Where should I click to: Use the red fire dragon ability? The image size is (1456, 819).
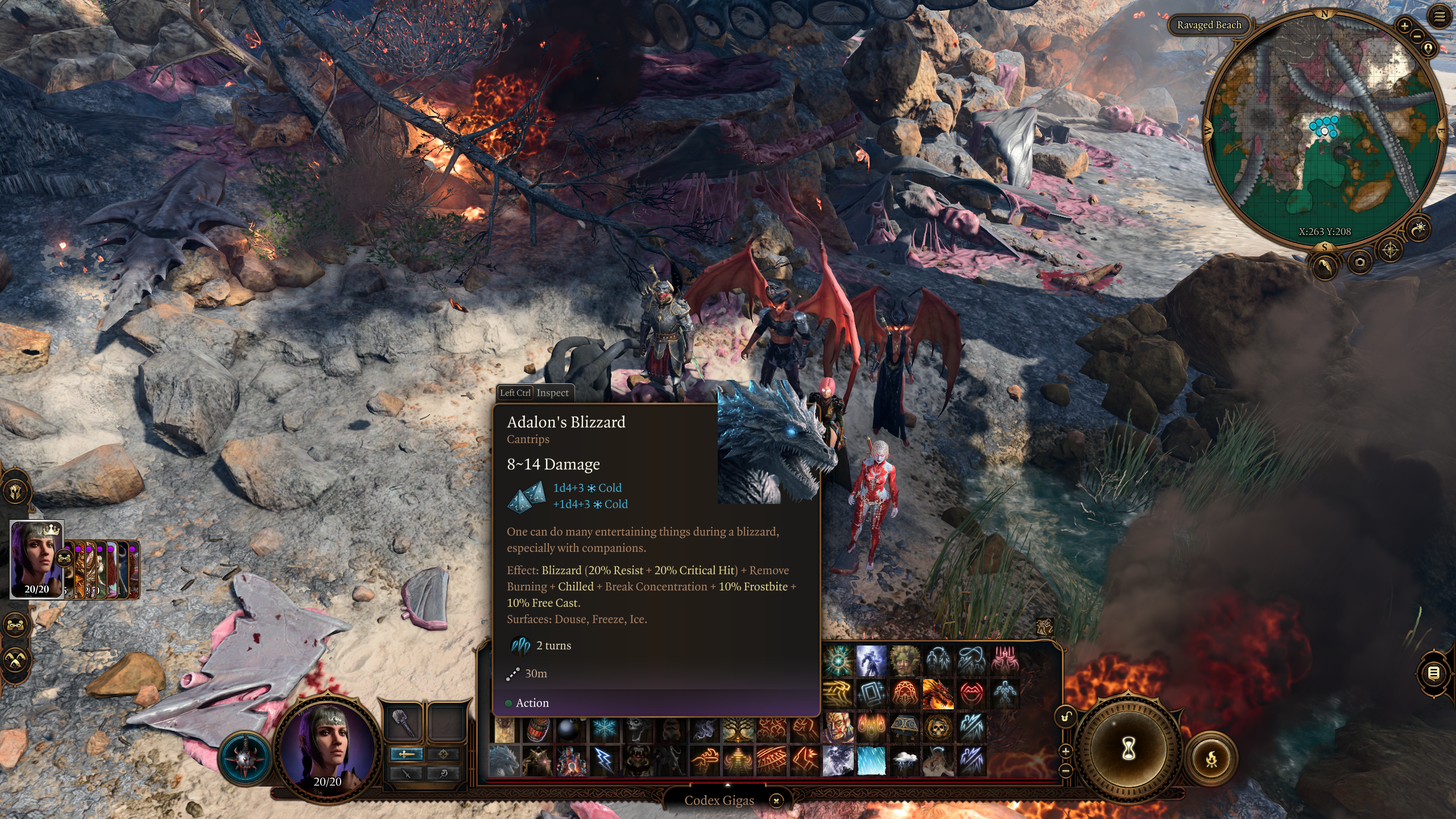click(x=938, y=694)
